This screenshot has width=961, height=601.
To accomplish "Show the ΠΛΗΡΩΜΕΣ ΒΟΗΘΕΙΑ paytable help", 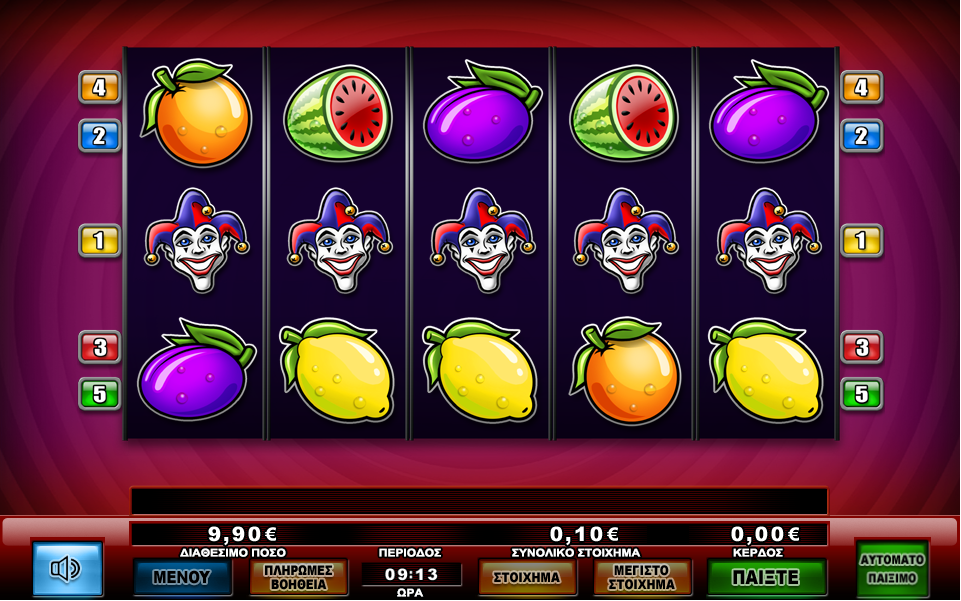I will (x=298, y=577).
